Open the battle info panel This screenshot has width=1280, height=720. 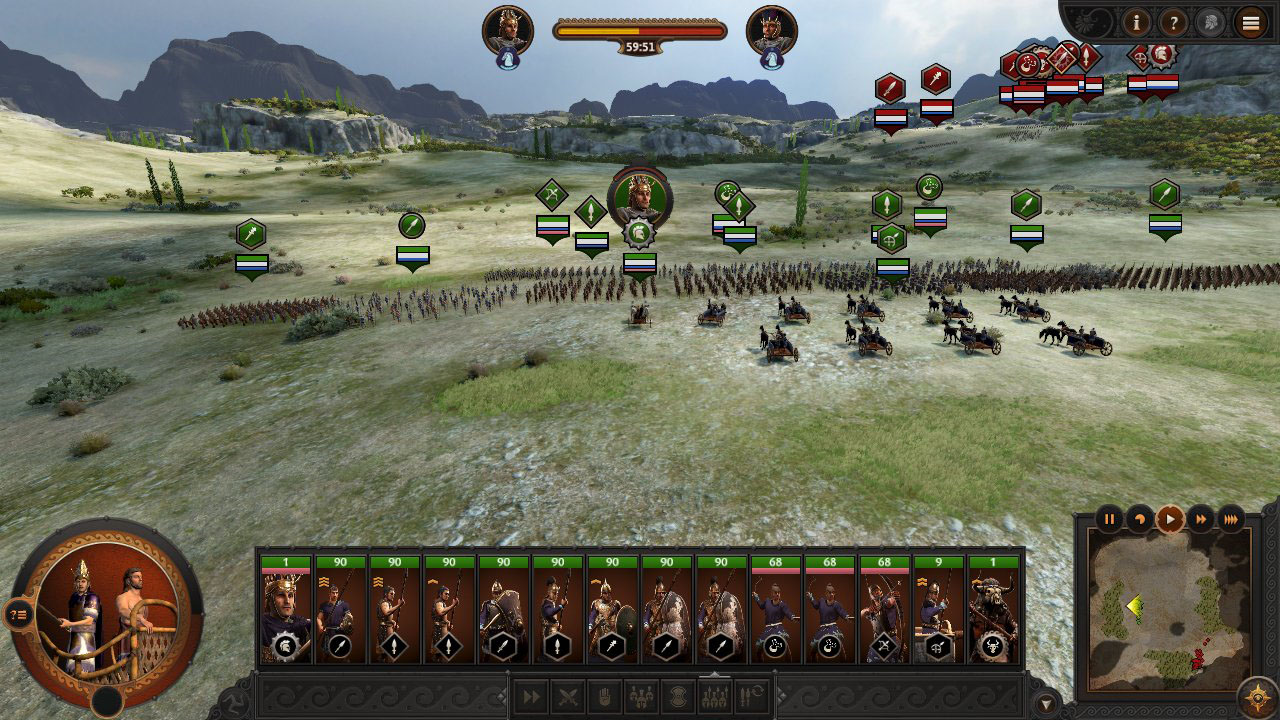tap(1136, 21)
